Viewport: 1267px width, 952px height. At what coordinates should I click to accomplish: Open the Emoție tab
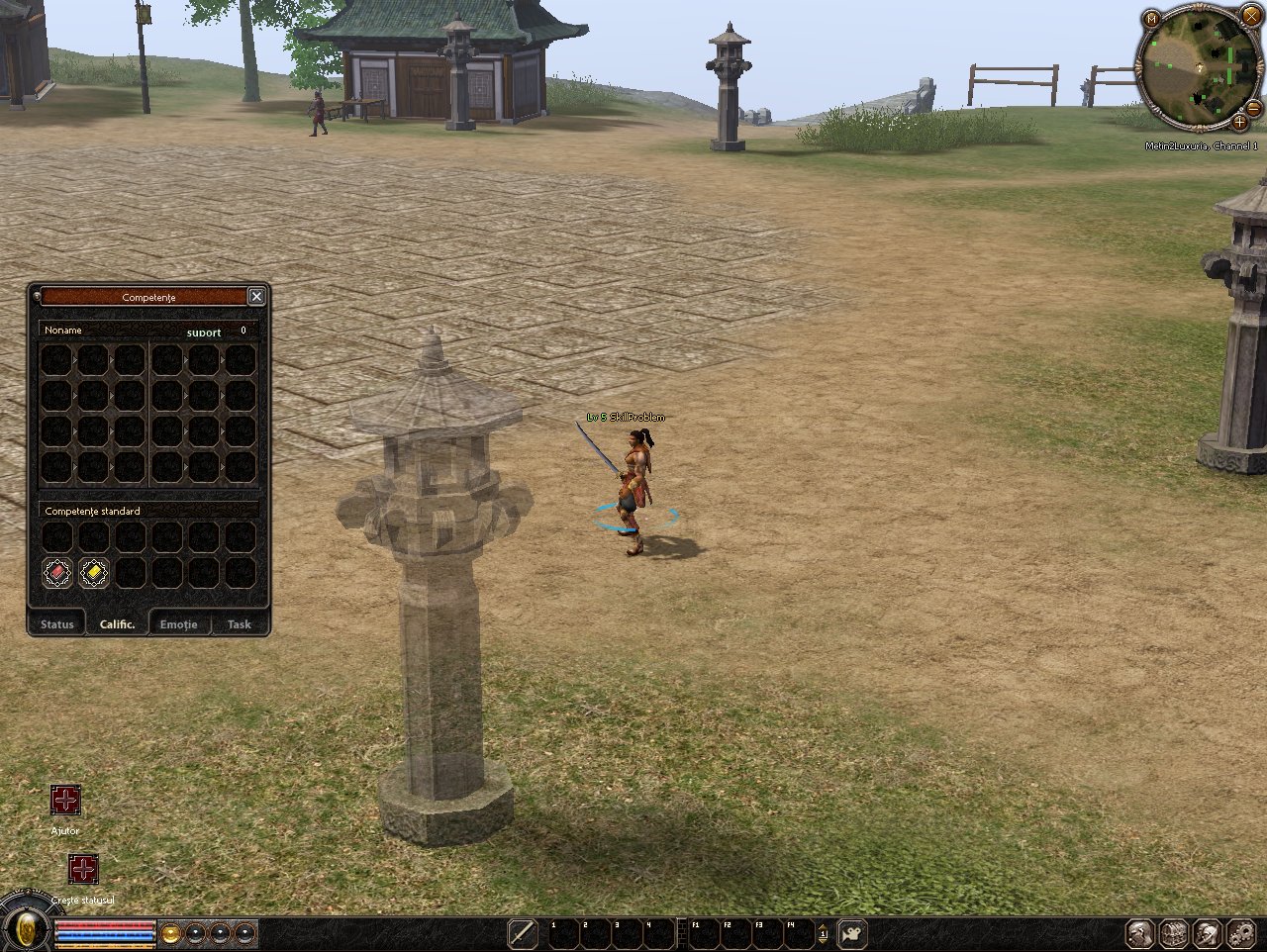click(179, 623)
